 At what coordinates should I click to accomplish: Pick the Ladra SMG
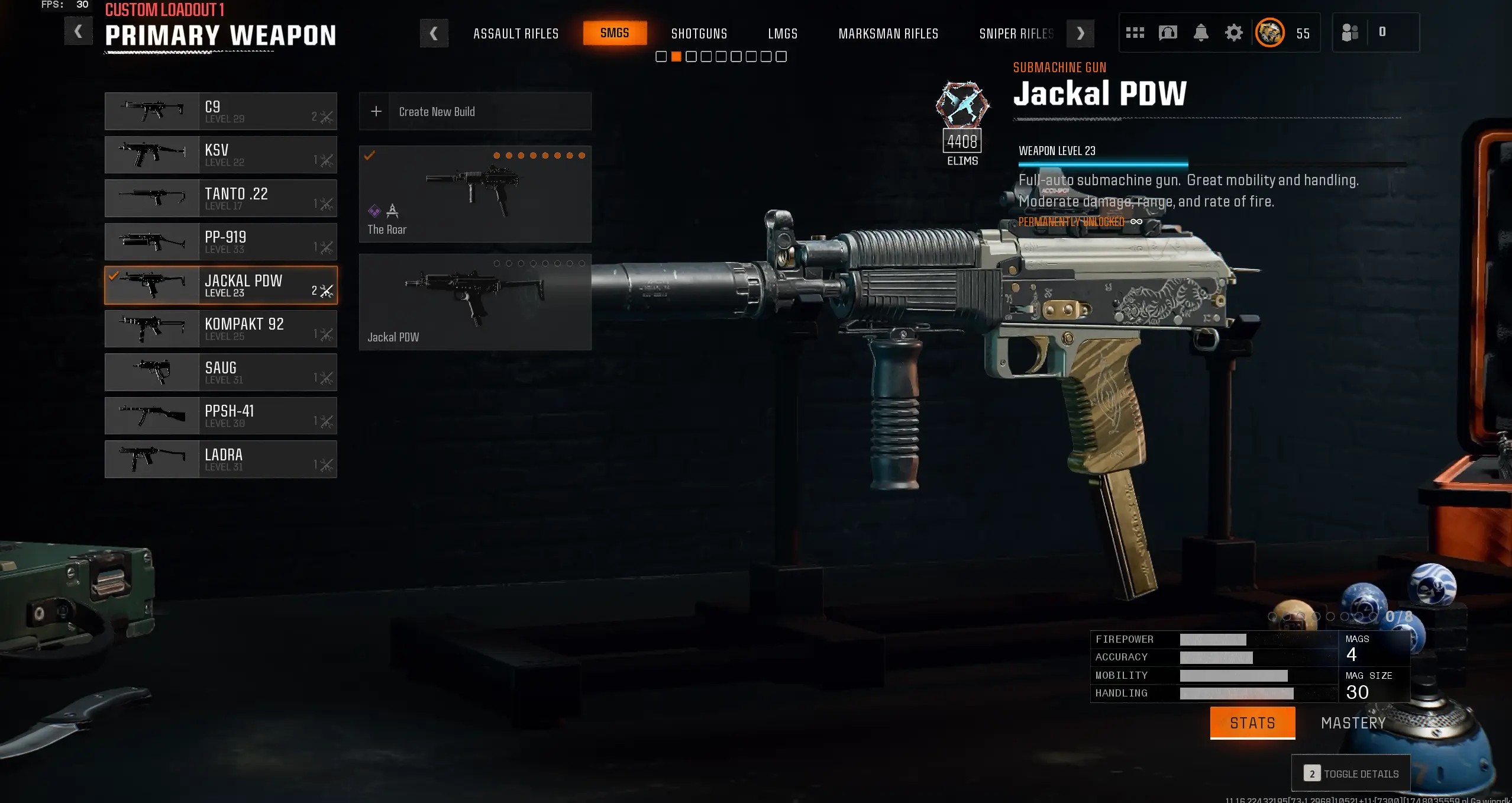point(221,459)
